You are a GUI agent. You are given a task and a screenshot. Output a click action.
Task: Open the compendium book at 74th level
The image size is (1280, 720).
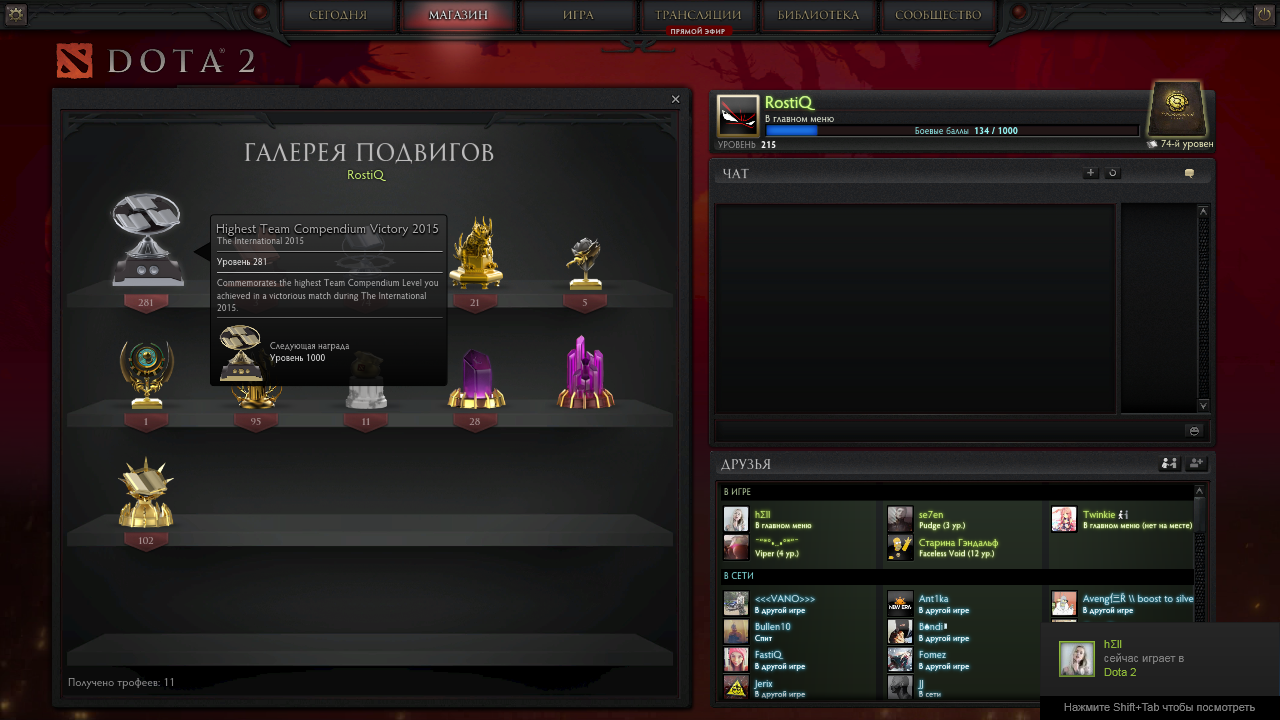tap(1177, 108)
